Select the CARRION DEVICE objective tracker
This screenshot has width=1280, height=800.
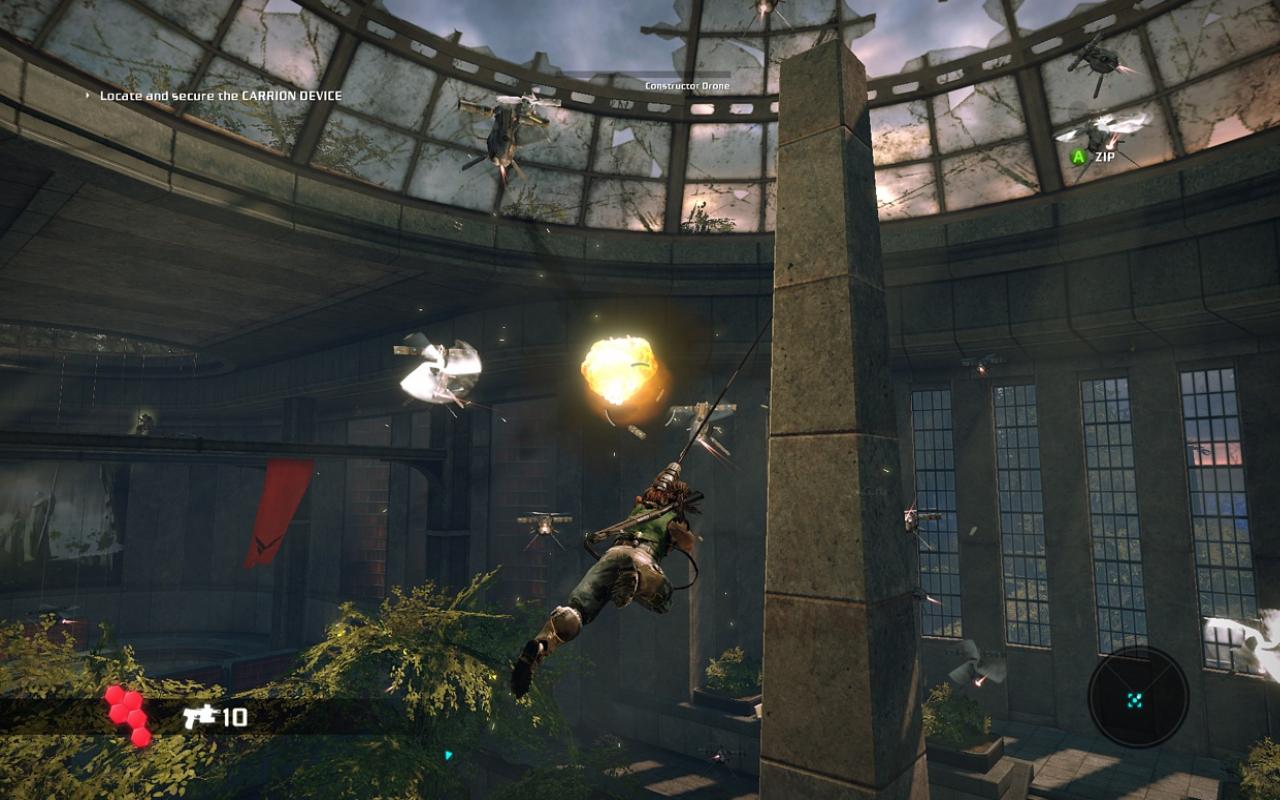tap(220, 96)
